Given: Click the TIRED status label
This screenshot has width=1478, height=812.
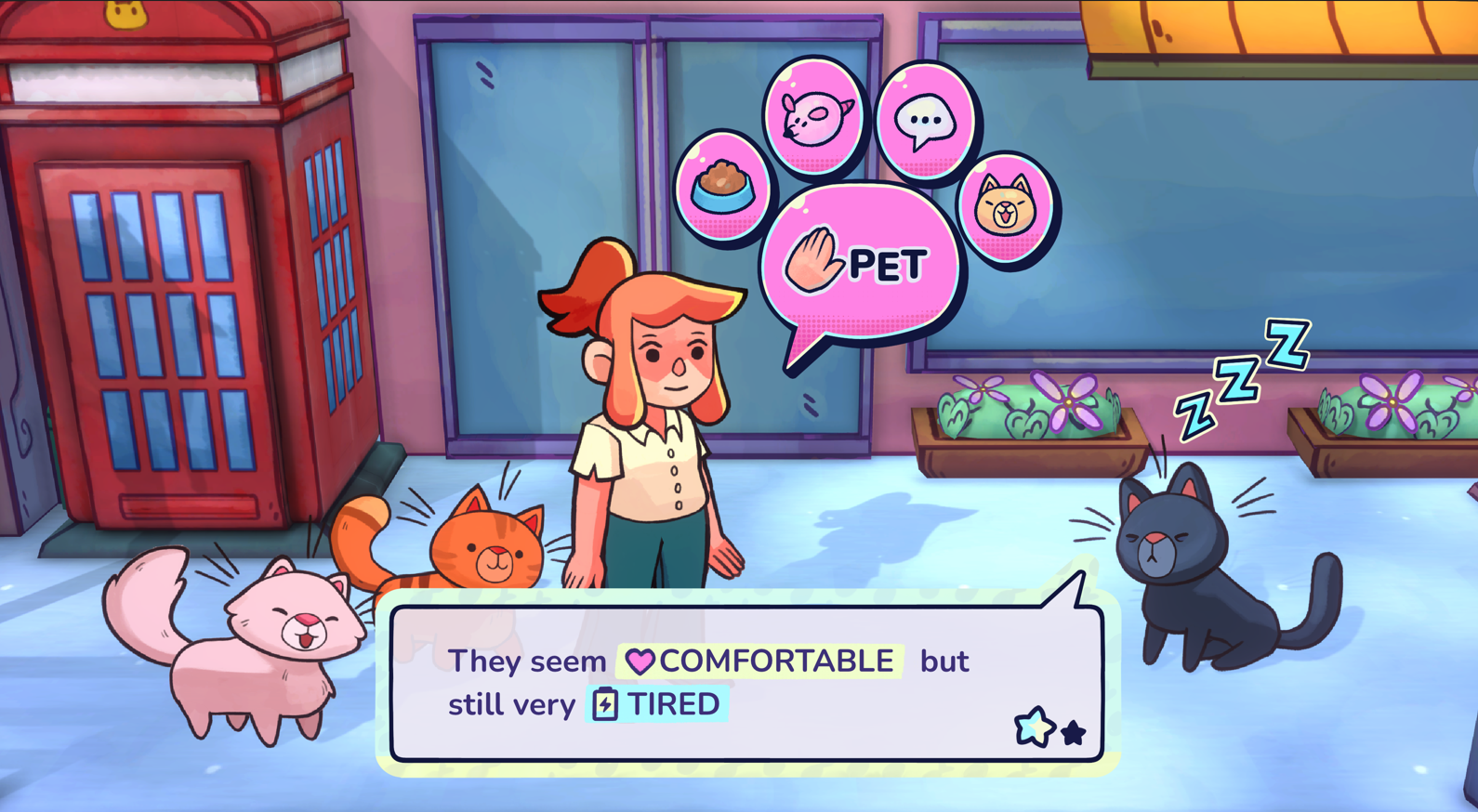Looking at the screenshot, I should (675, 704).
